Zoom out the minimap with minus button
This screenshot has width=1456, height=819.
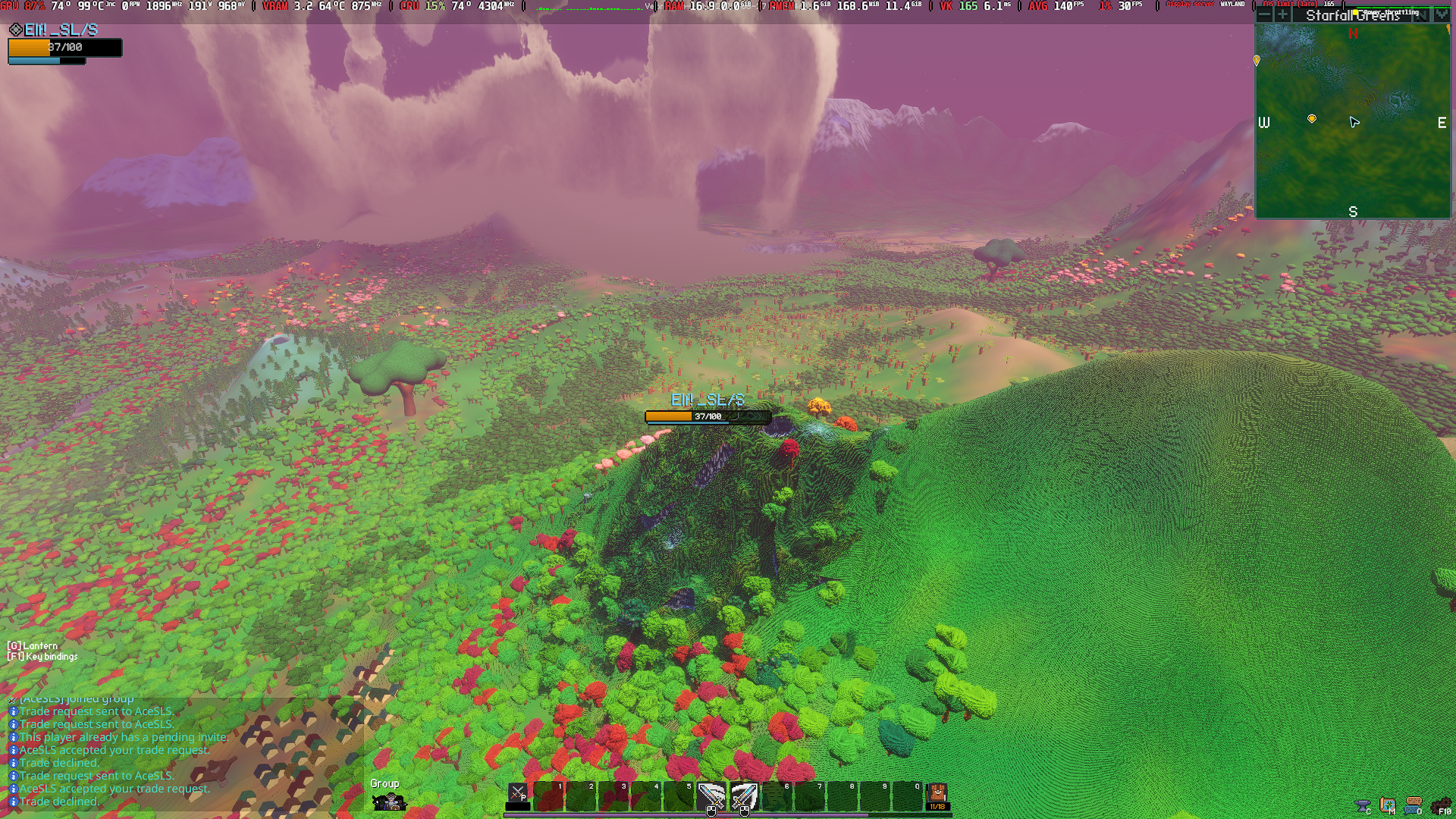pyautogui.click(x=1264, y=15)
